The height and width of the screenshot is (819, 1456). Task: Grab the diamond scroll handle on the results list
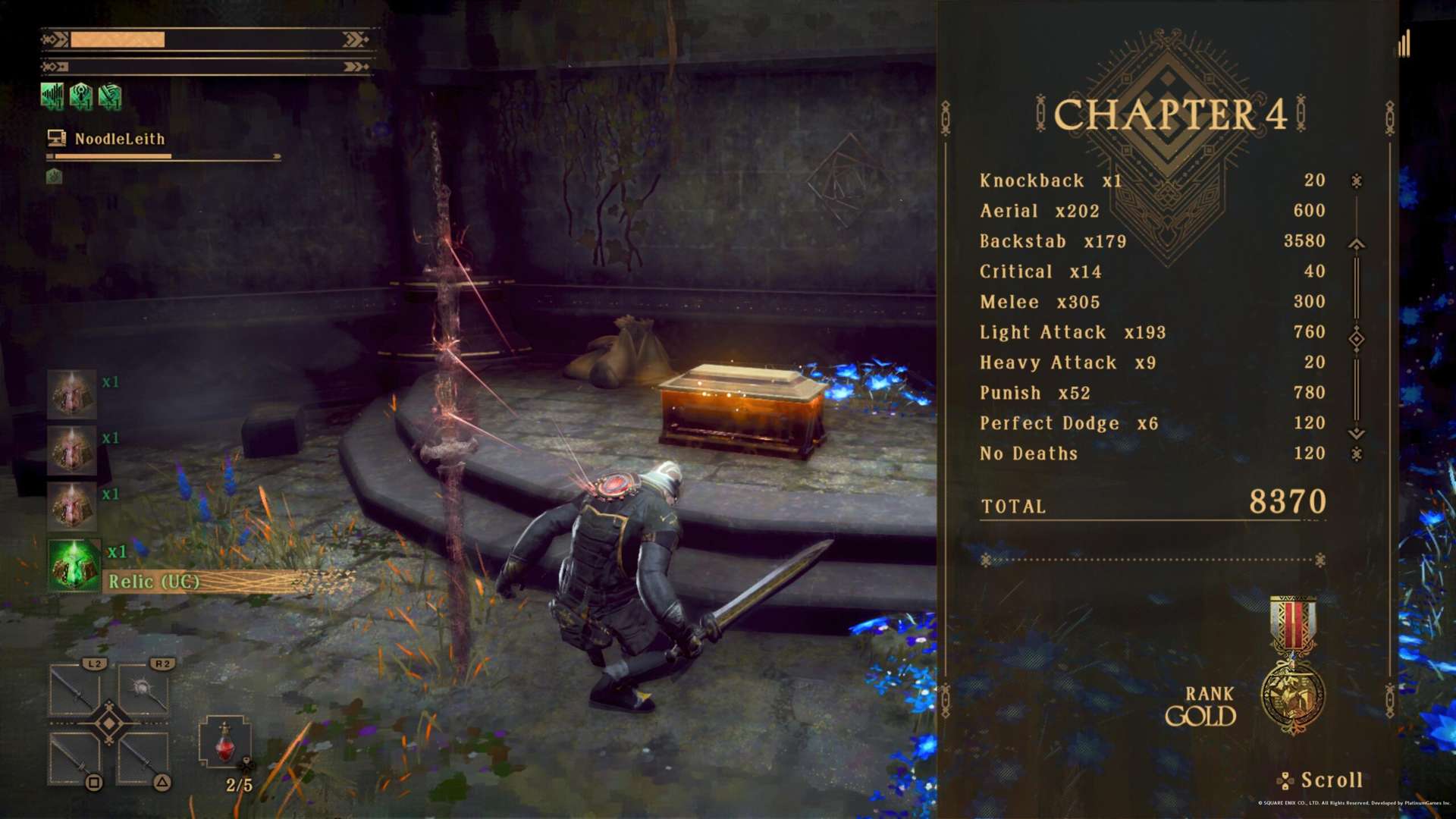pos(1356,339)
